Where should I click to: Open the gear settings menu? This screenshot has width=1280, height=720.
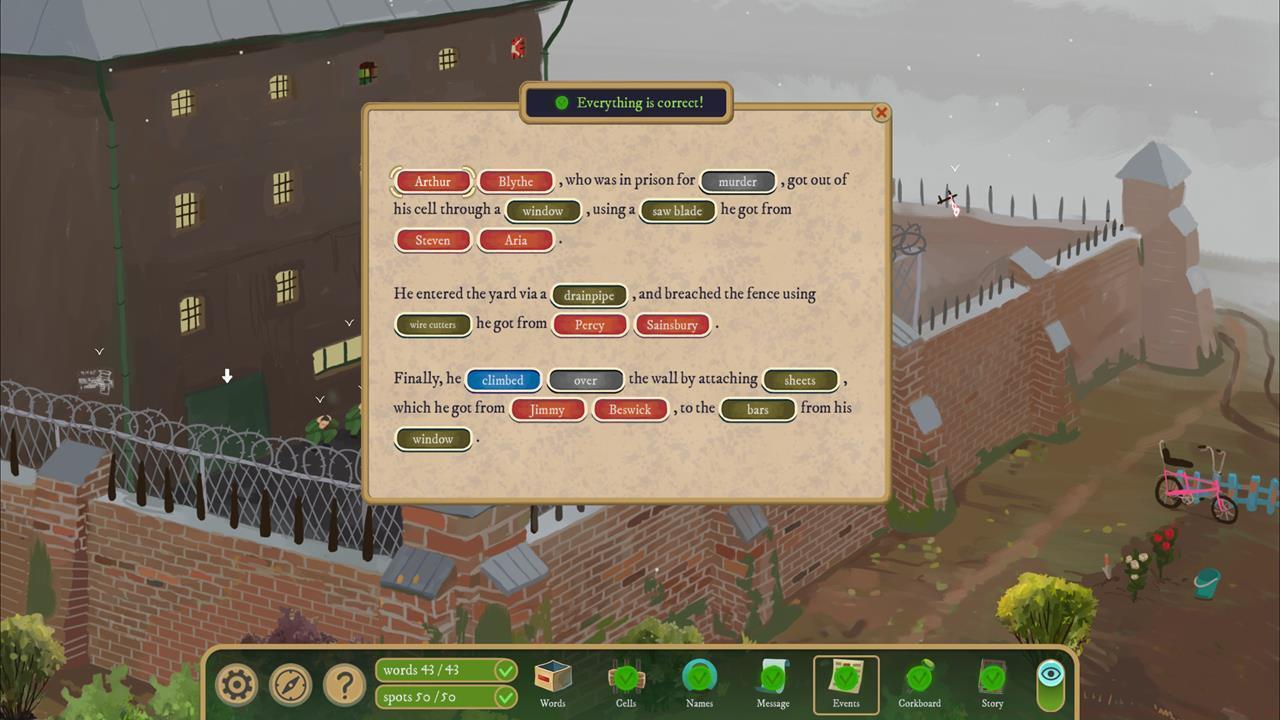pos(237,685)
